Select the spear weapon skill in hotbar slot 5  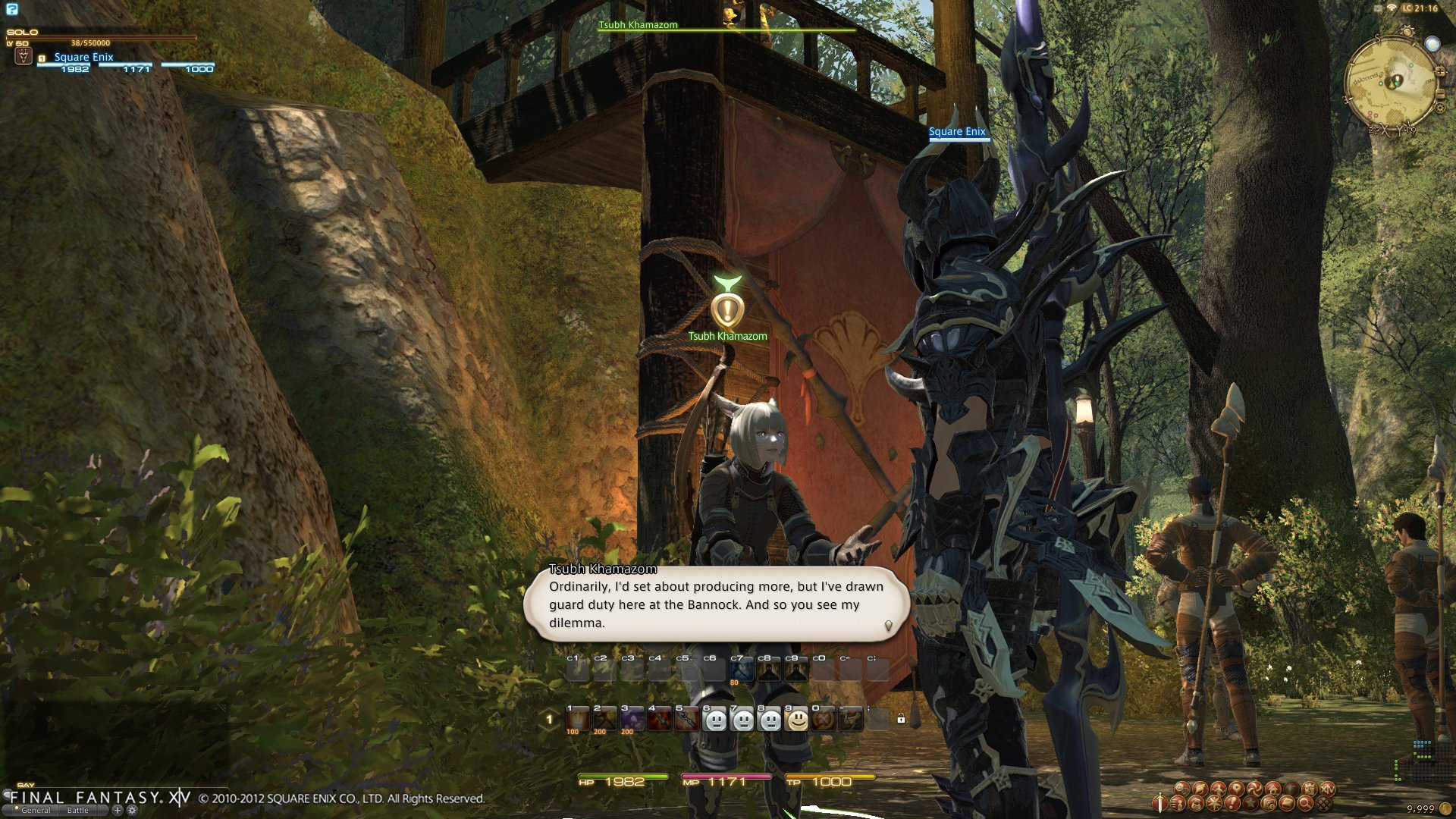pos(686,719)
